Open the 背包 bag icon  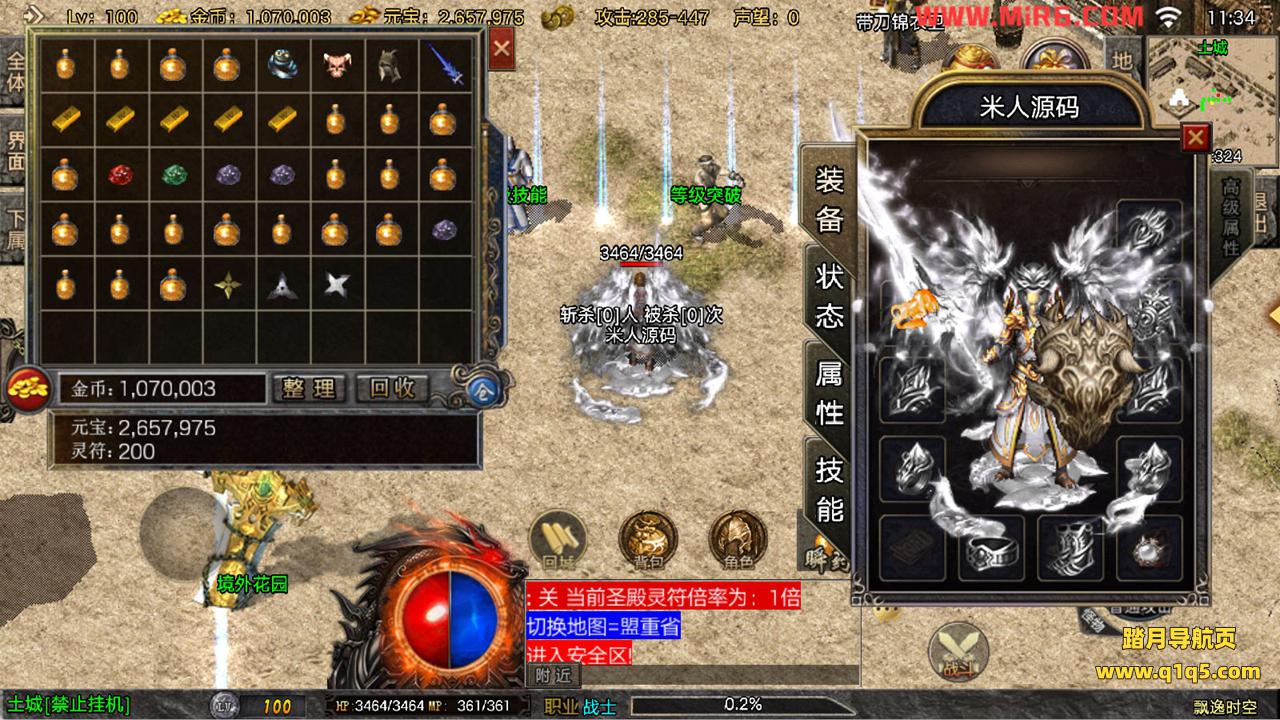648,540
